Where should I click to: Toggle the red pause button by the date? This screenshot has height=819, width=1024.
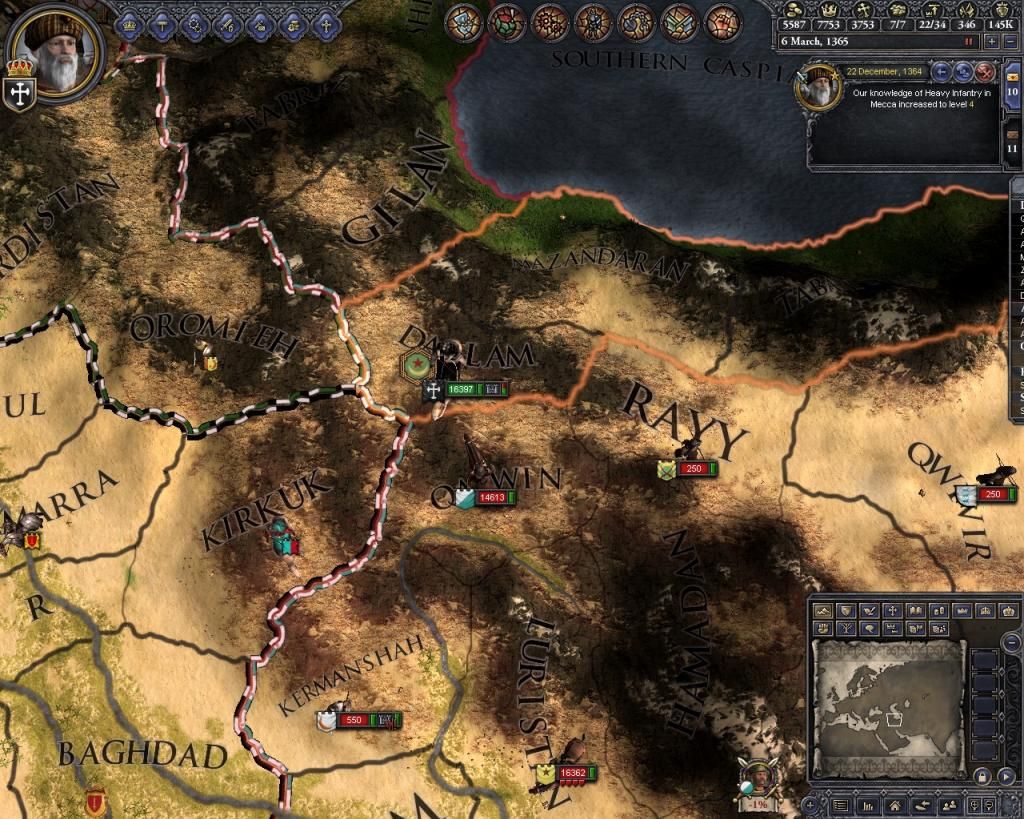(968, 42)
